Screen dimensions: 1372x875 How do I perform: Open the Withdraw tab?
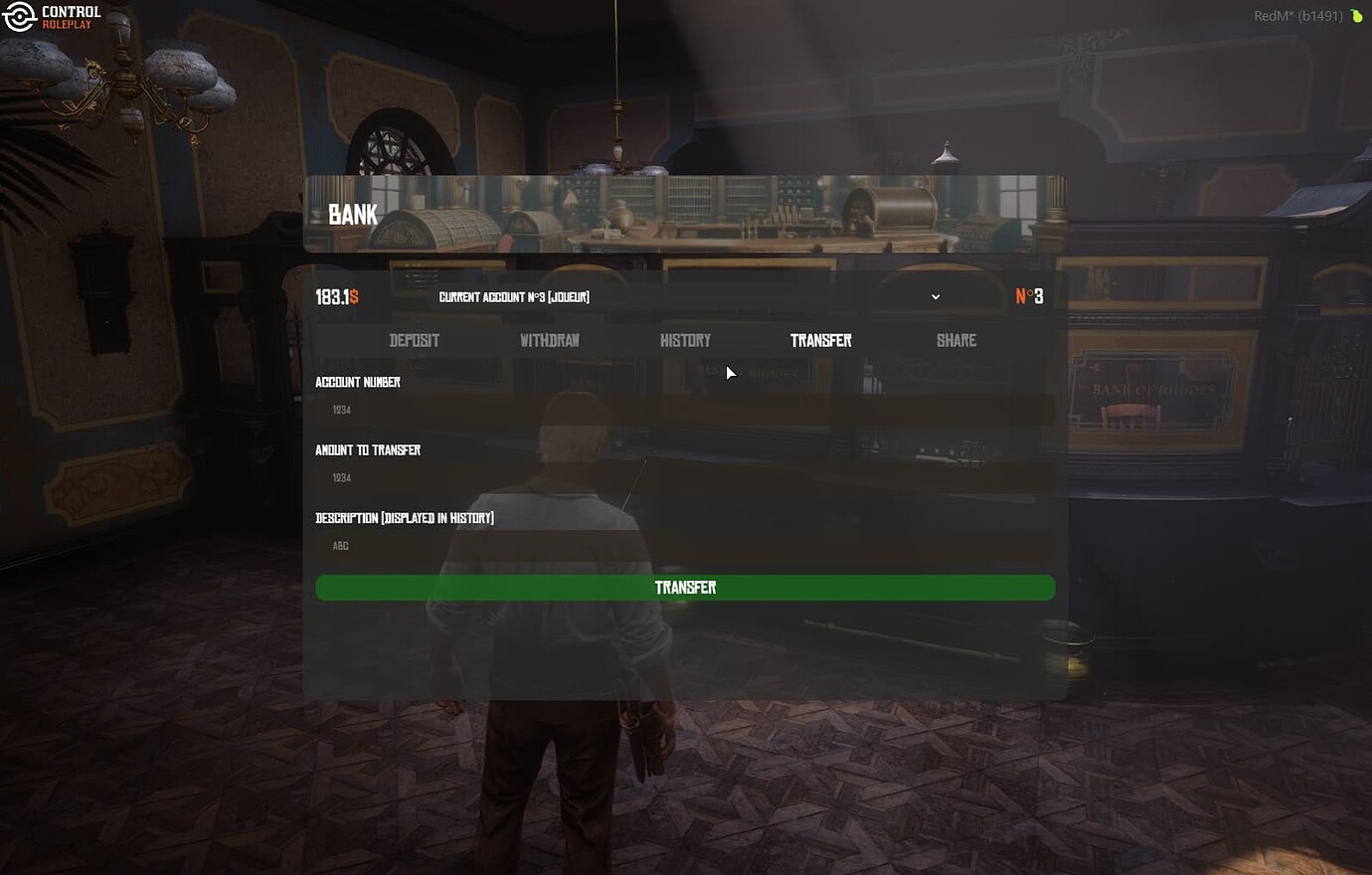[550, 340]
